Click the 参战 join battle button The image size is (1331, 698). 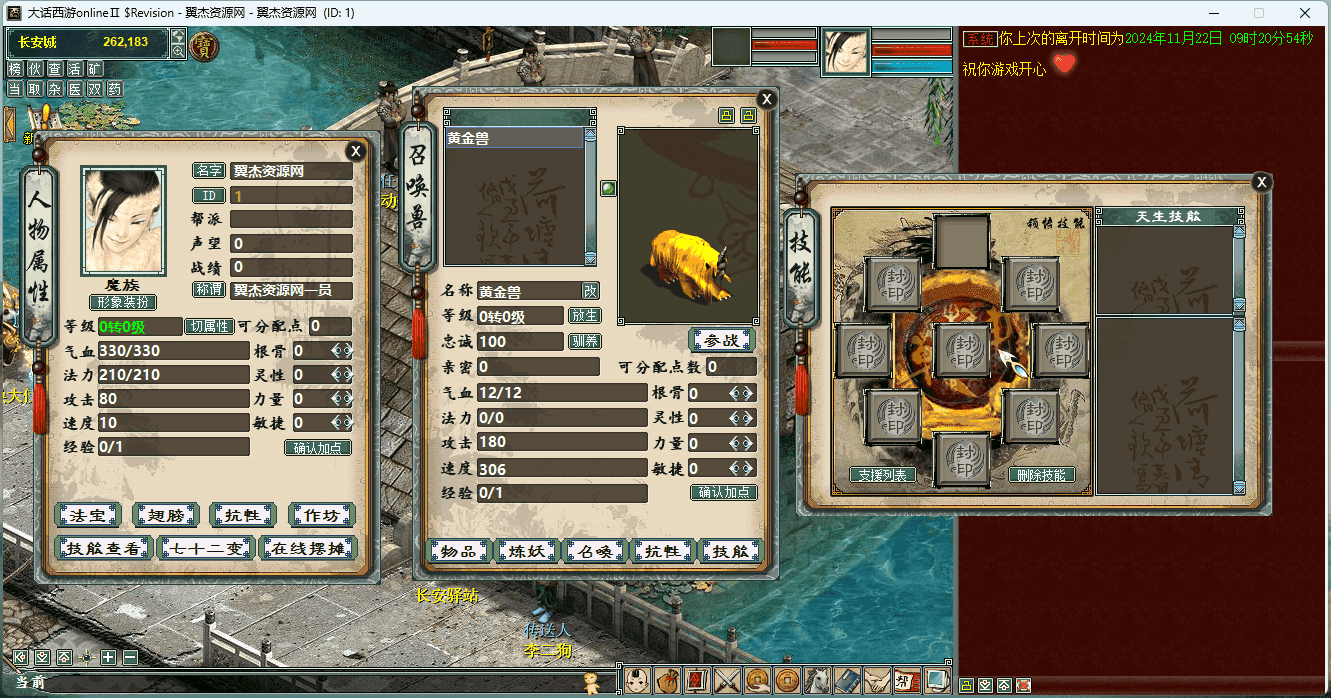click(x=721, y=340)
